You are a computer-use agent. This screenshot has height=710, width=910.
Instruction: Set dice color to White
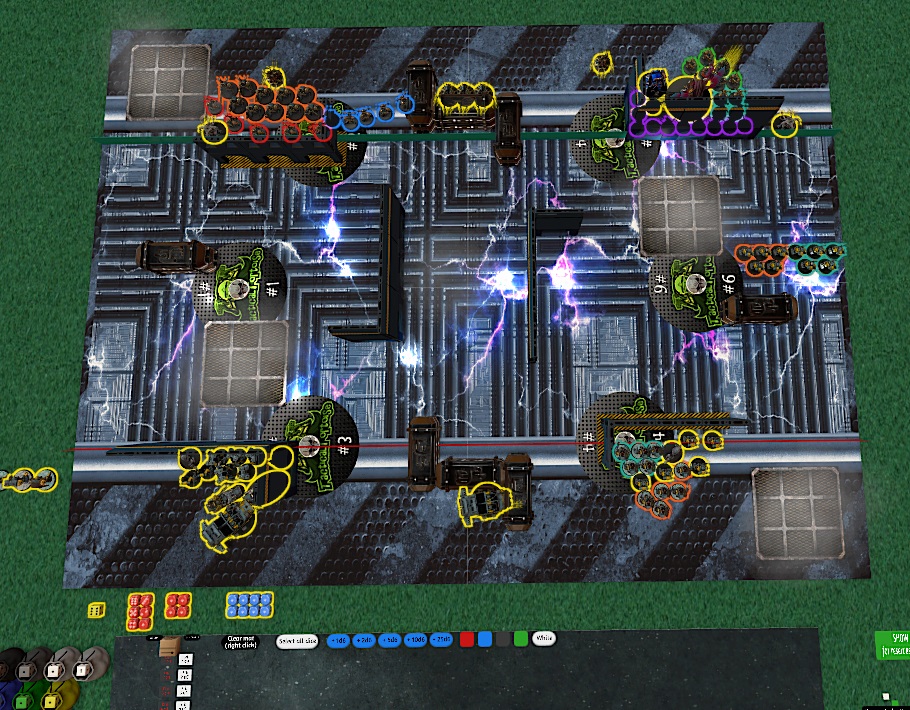[544, 637]
